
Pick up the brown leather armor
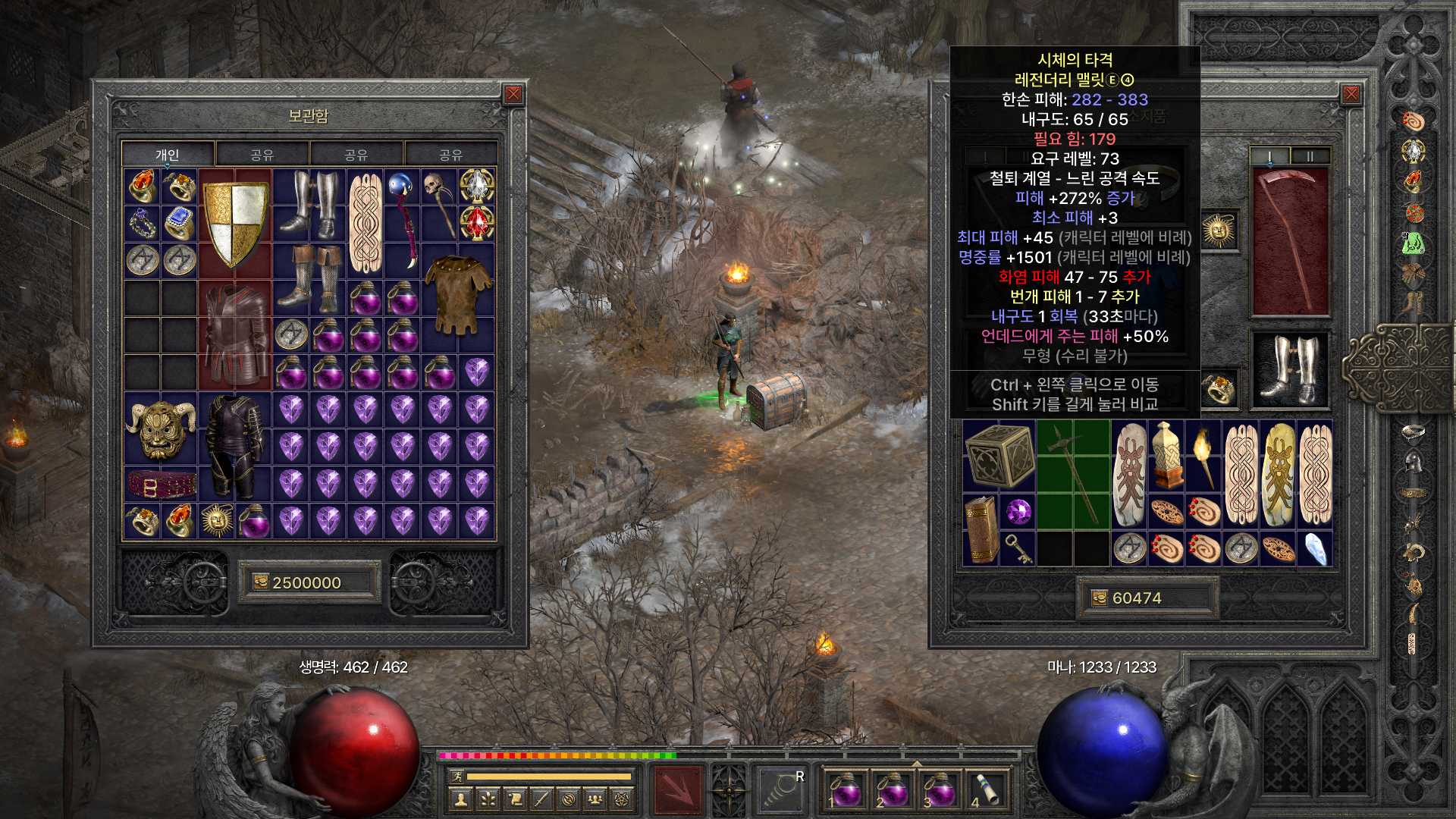[x=458, y=296]
